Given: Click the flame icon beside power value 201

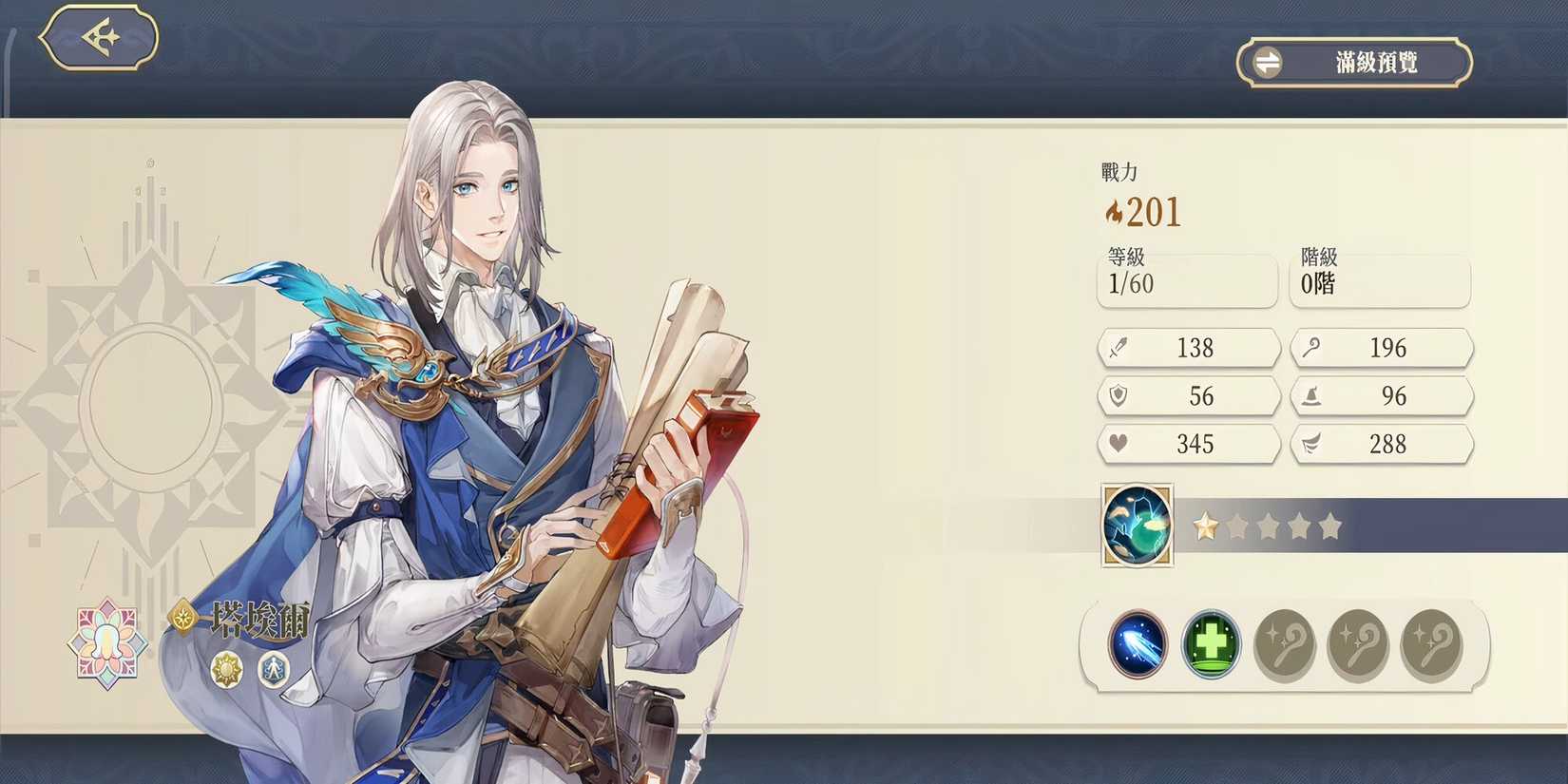Looking at the screenshot, I should [x=1114, y=211].
